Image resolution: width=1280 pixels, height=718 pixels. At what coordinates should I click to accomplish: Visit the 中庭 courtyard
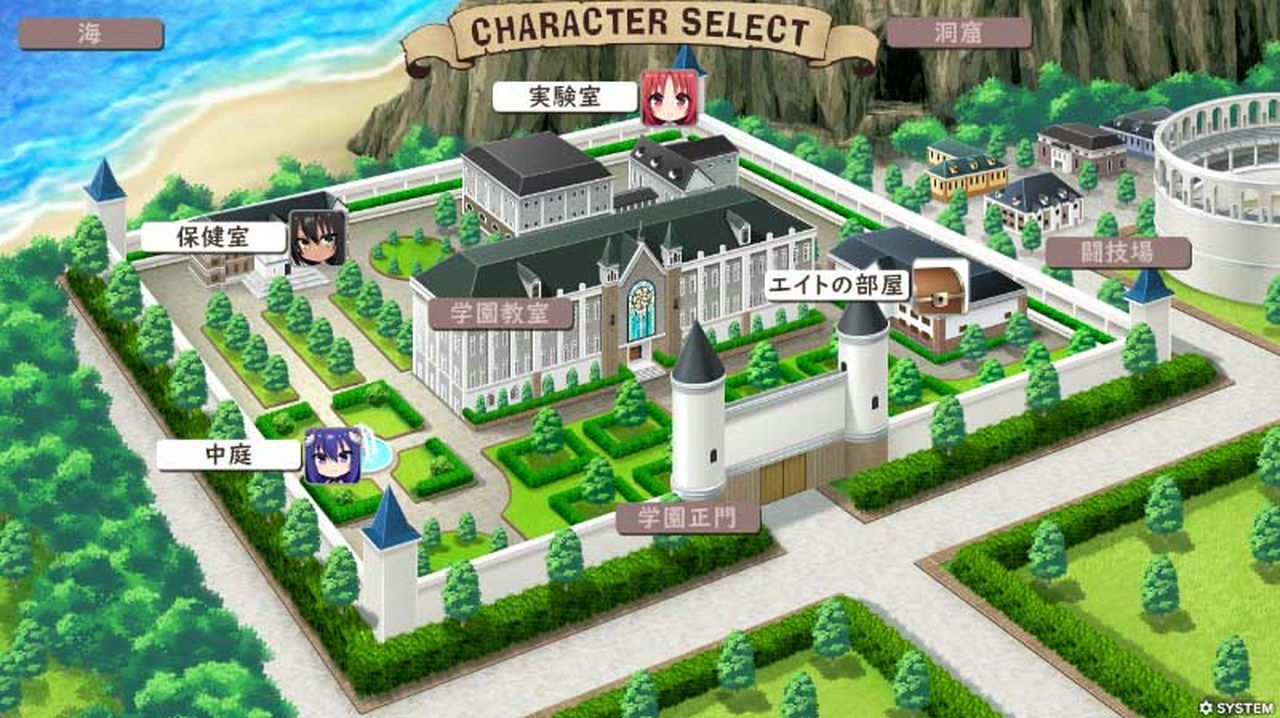228,455
